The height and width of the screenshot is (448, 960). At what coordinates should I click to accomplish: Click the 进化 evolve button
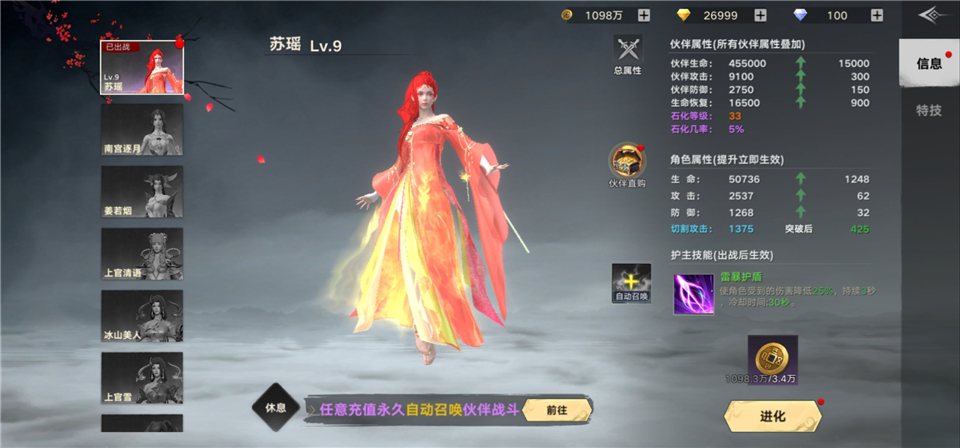click(x=772, y=416)
